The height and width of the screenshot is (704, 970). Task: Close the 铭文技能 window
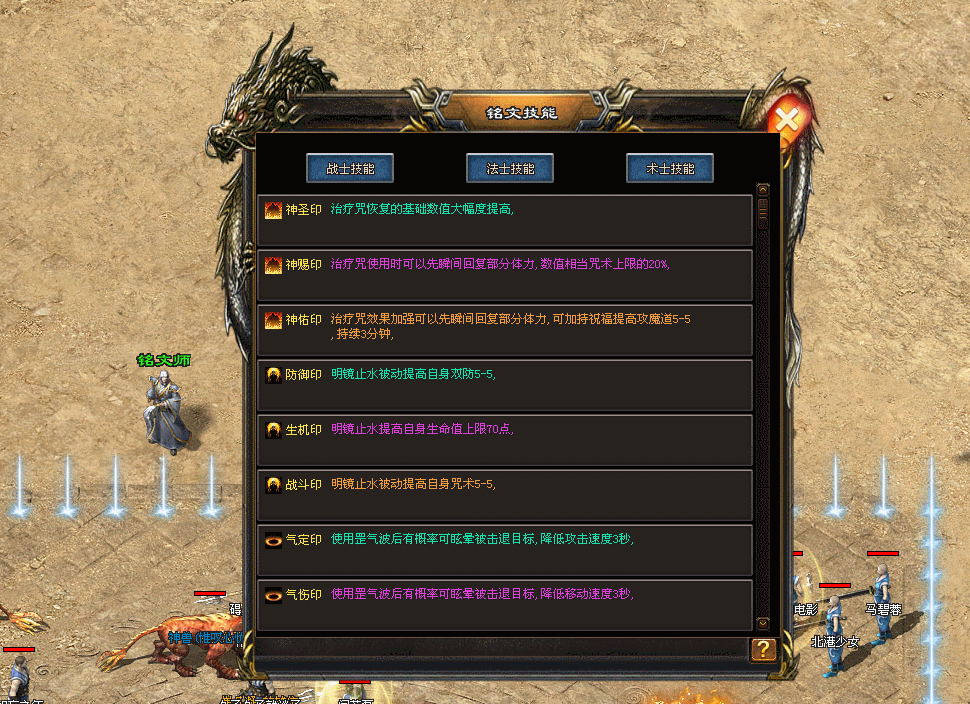[788, 121]
